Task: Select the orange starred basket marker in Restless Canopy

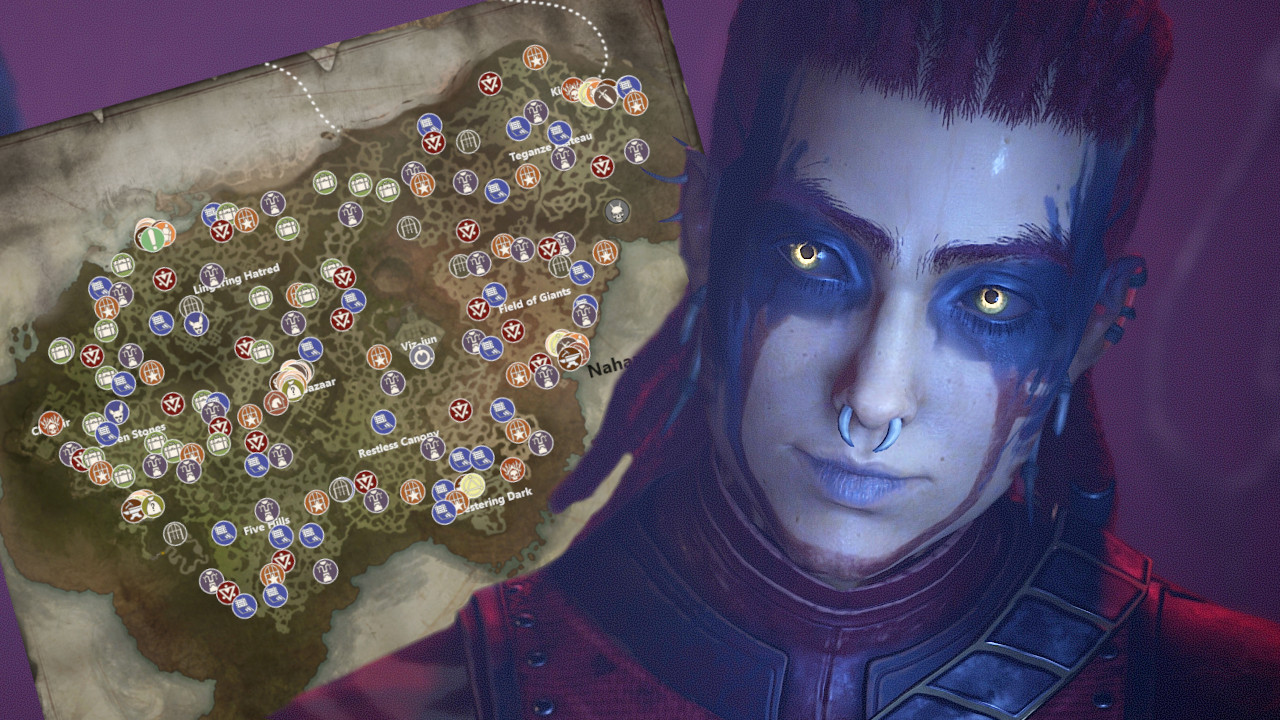Action: [x=413, y=493]
